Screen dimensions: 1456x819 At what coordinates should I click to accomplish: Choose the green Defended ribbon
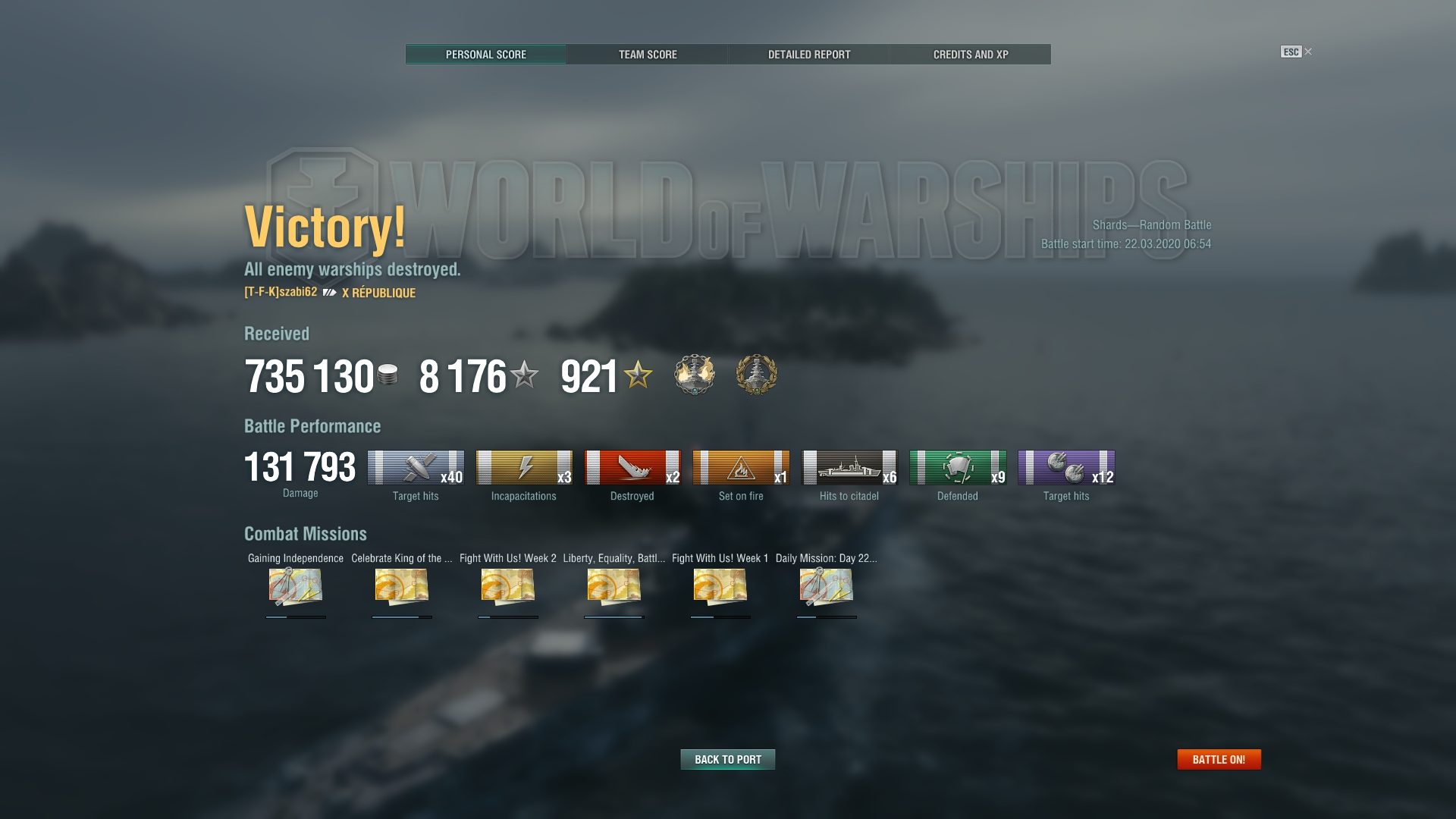click(x=957, y=468)
